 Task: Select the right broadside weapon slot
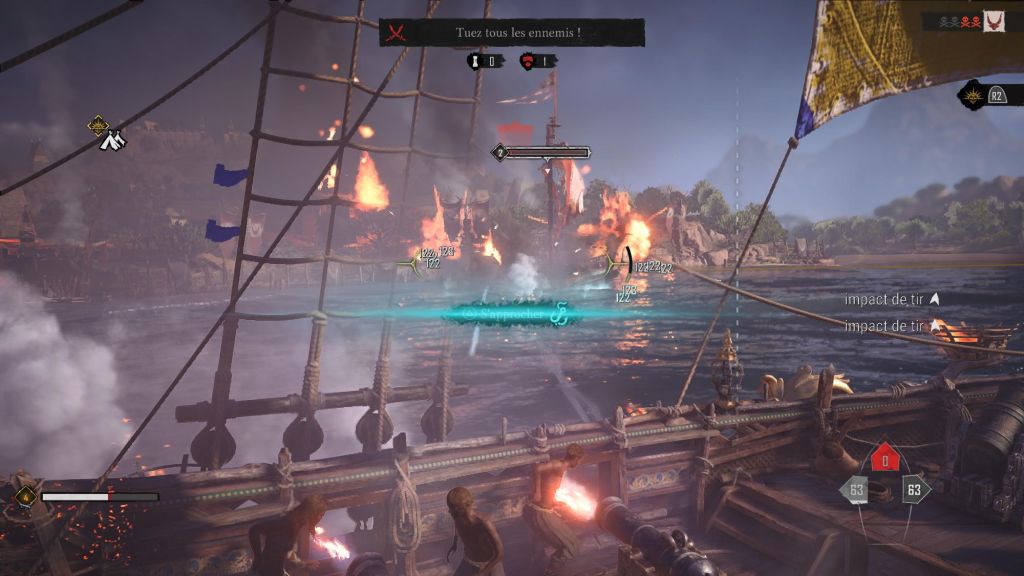pyautogui.click(x=913, y=489)
